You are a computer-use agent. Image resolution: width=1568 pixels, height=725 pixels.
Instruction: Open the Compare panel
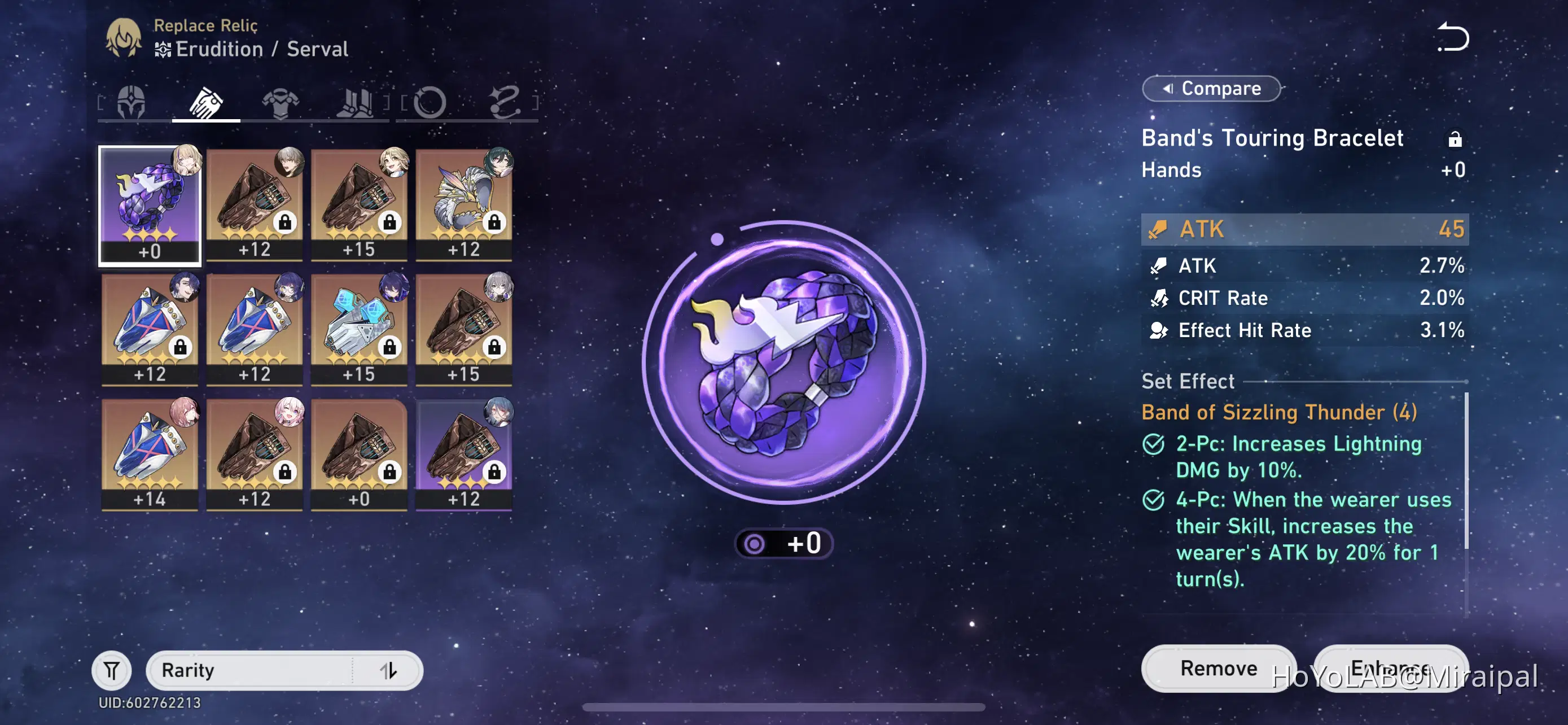[x=1211, y=89]
